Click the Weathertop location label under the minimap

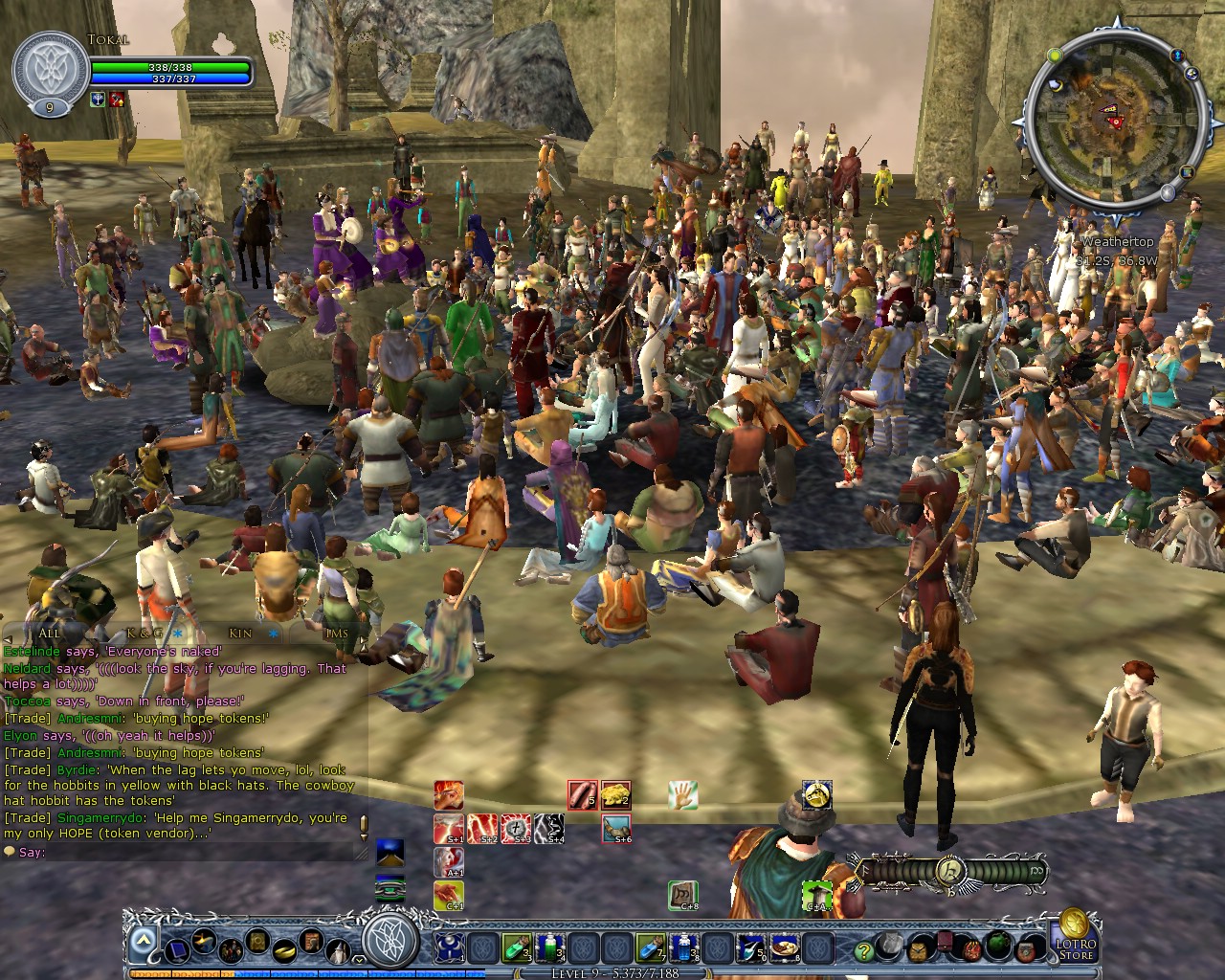1117,241
